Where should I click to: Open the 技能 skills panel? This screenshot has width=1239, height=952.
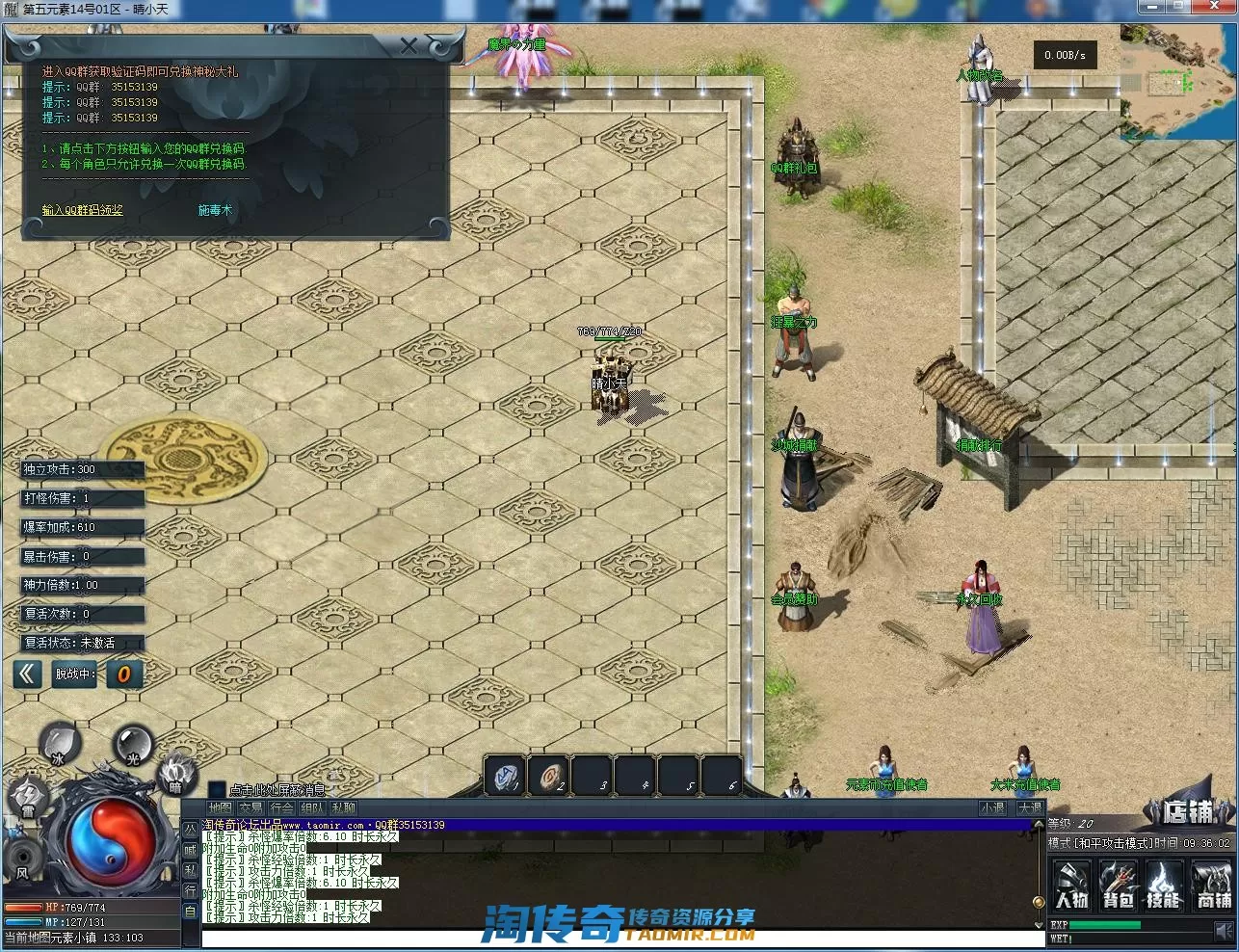pos(1164,886)
